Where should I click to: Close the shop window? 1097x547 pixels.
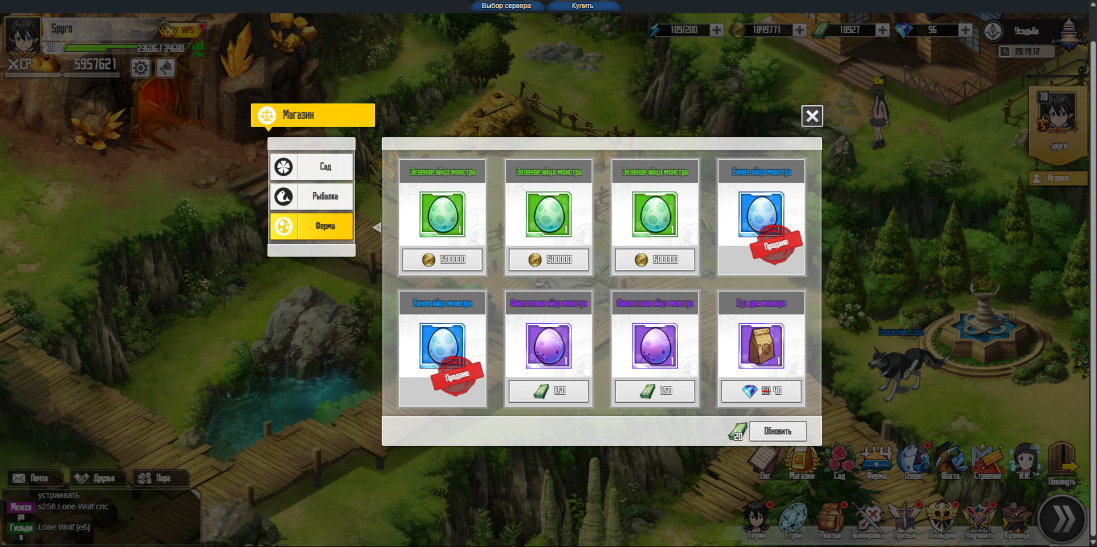click(x=812, y=117)
